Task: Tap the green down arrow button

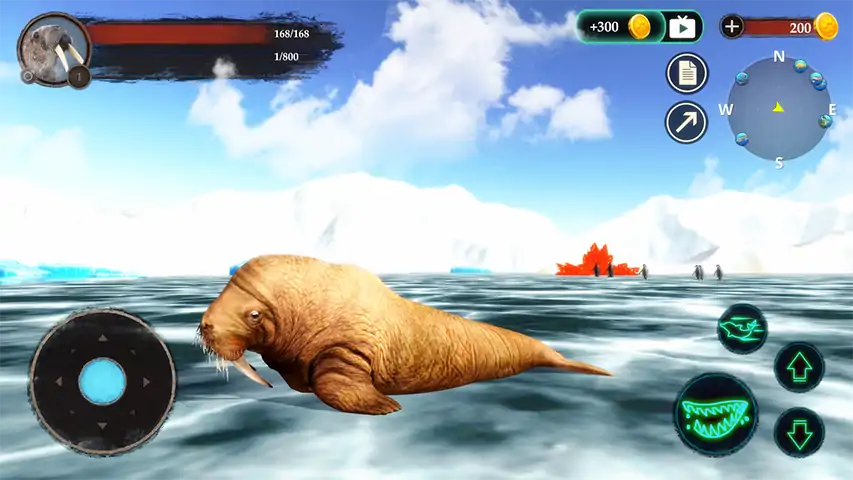Action: [799, 432]
